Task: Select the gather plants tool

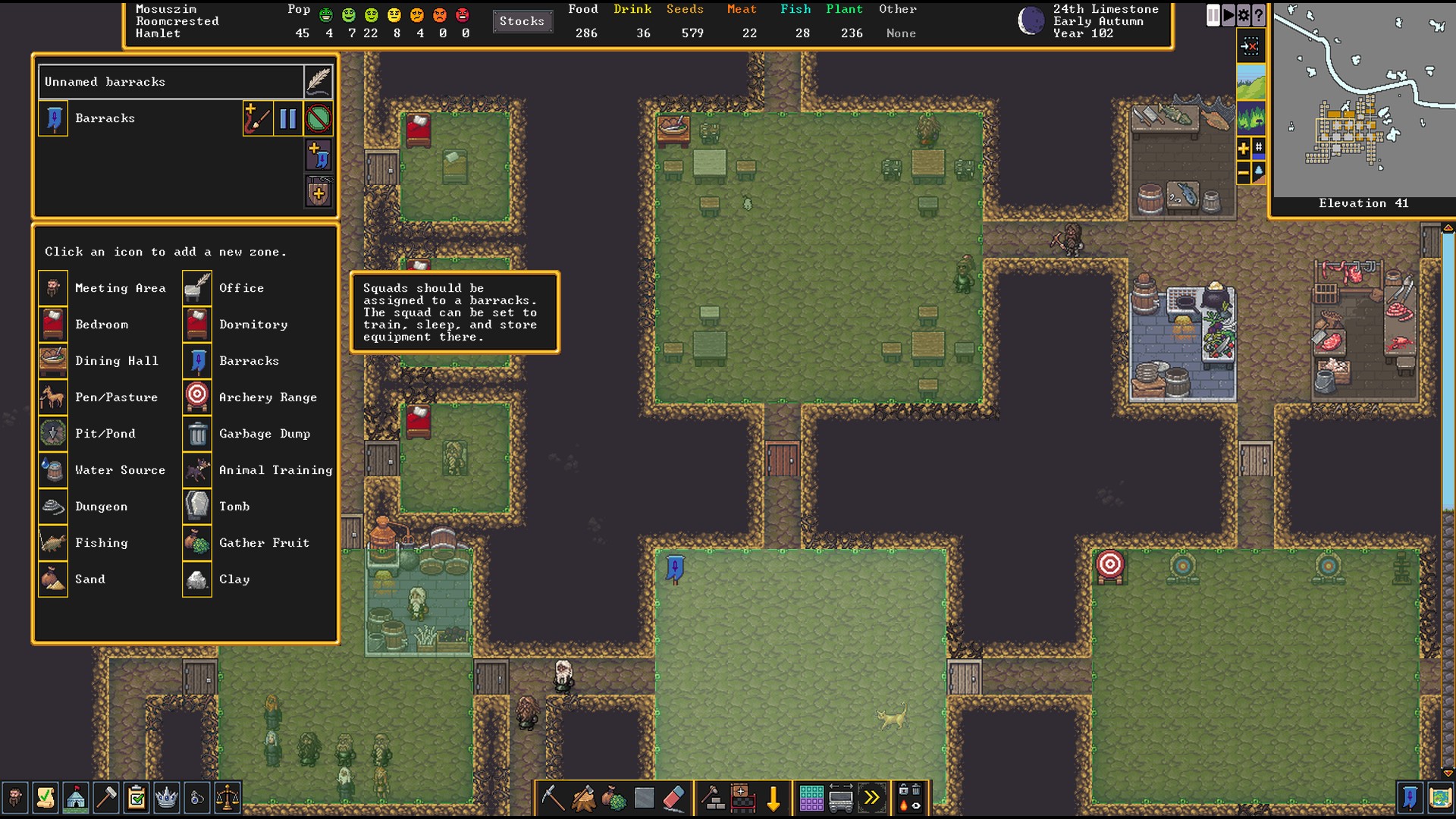Action: [613, 797]
